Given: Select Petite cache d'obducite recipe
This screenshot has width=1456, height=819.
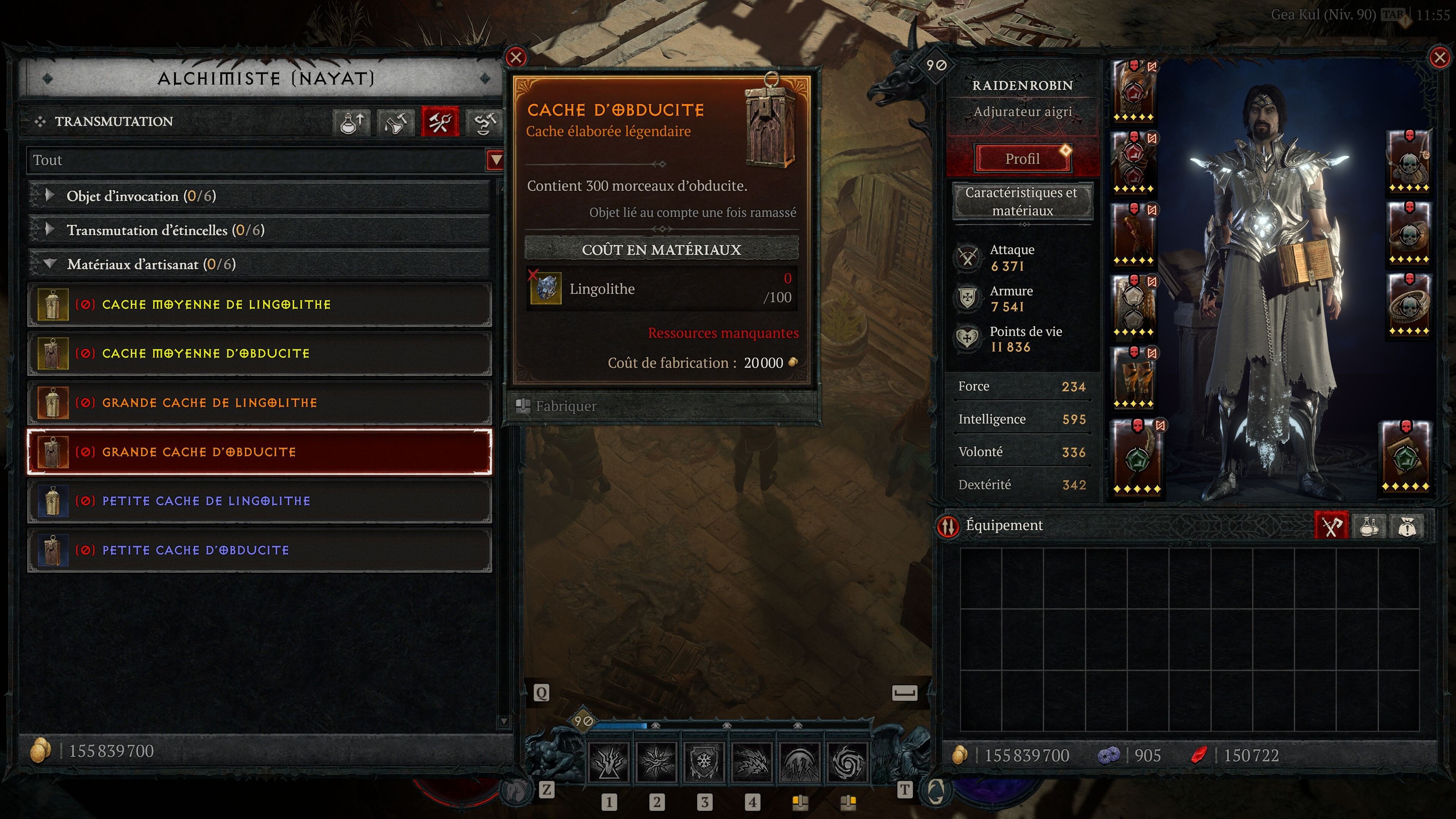Looking at the screenshot, I should click(260, 549).
